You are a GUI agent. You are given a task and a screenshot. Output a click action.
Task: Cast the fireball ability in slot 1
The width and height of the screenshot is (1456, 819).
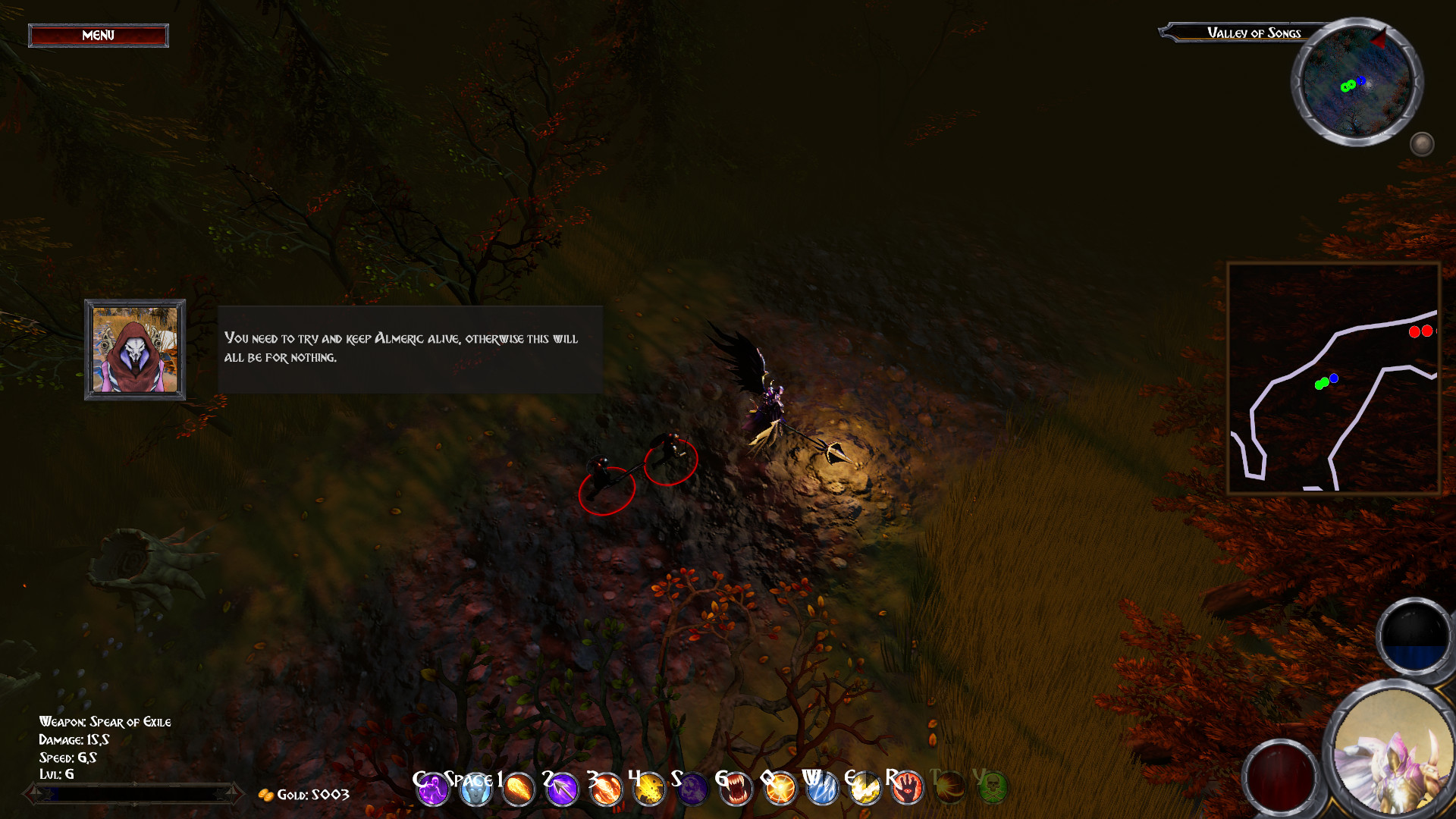519,789
